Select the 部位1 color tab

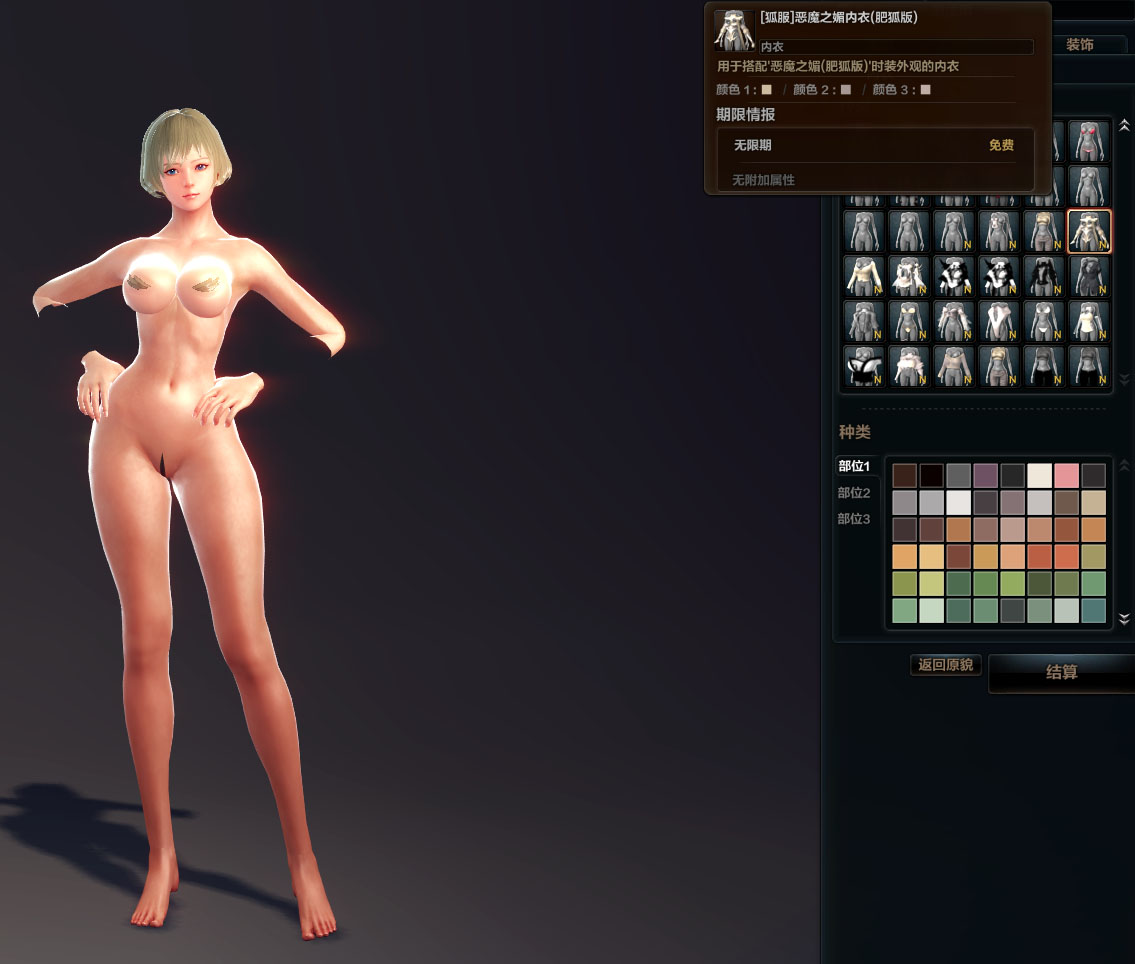pos(854,466)
